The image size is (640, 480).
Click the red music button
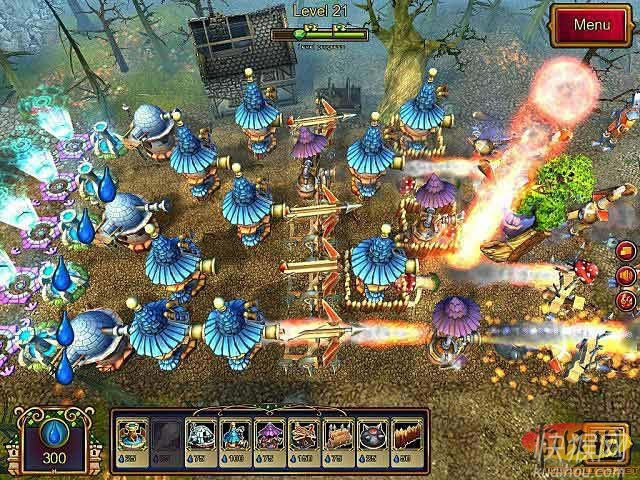tap(627, 300)
